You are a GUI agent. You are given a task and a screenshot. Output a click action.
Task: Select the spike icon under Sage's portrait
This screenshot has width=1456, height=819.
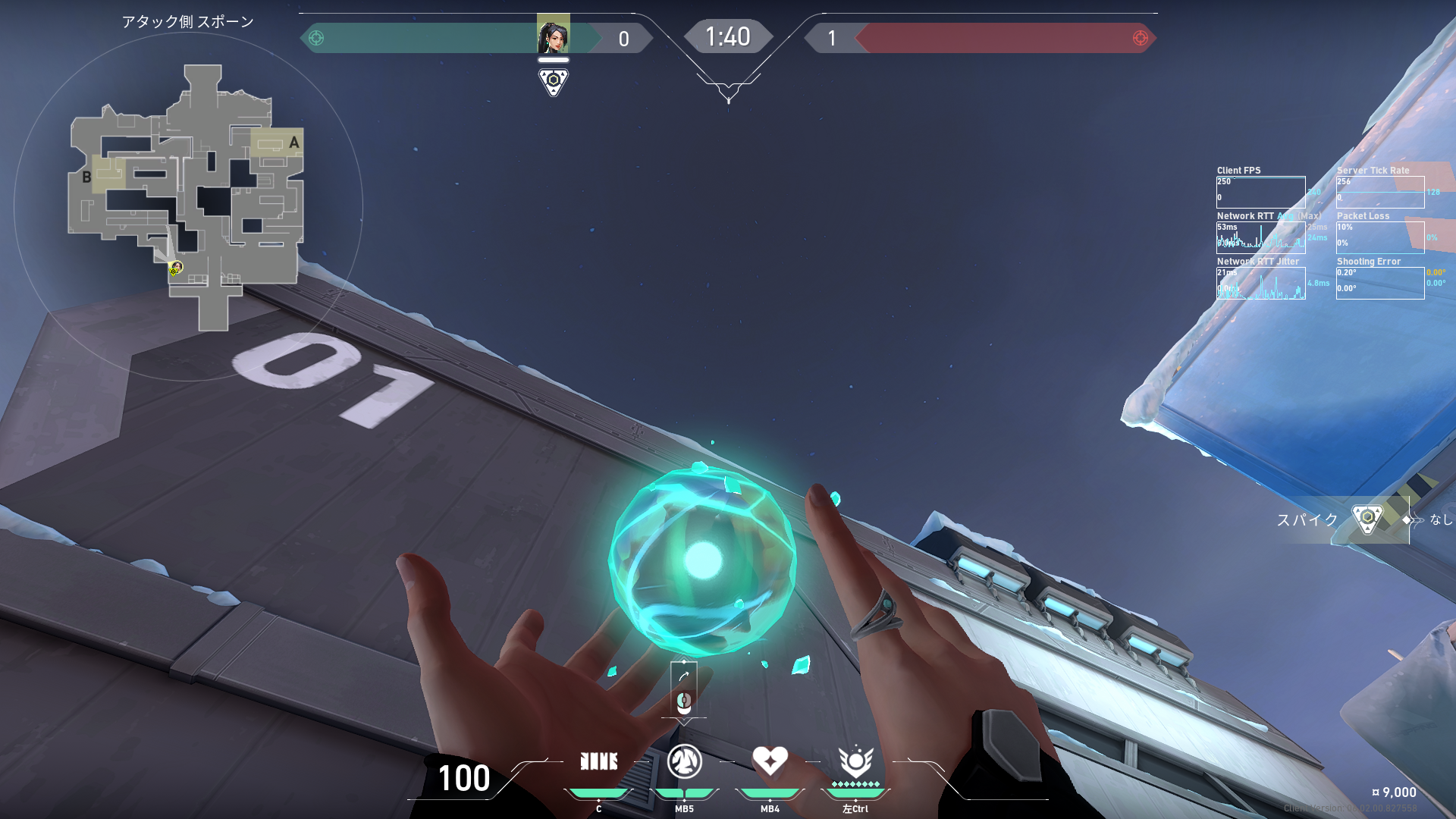coord(553,80)
